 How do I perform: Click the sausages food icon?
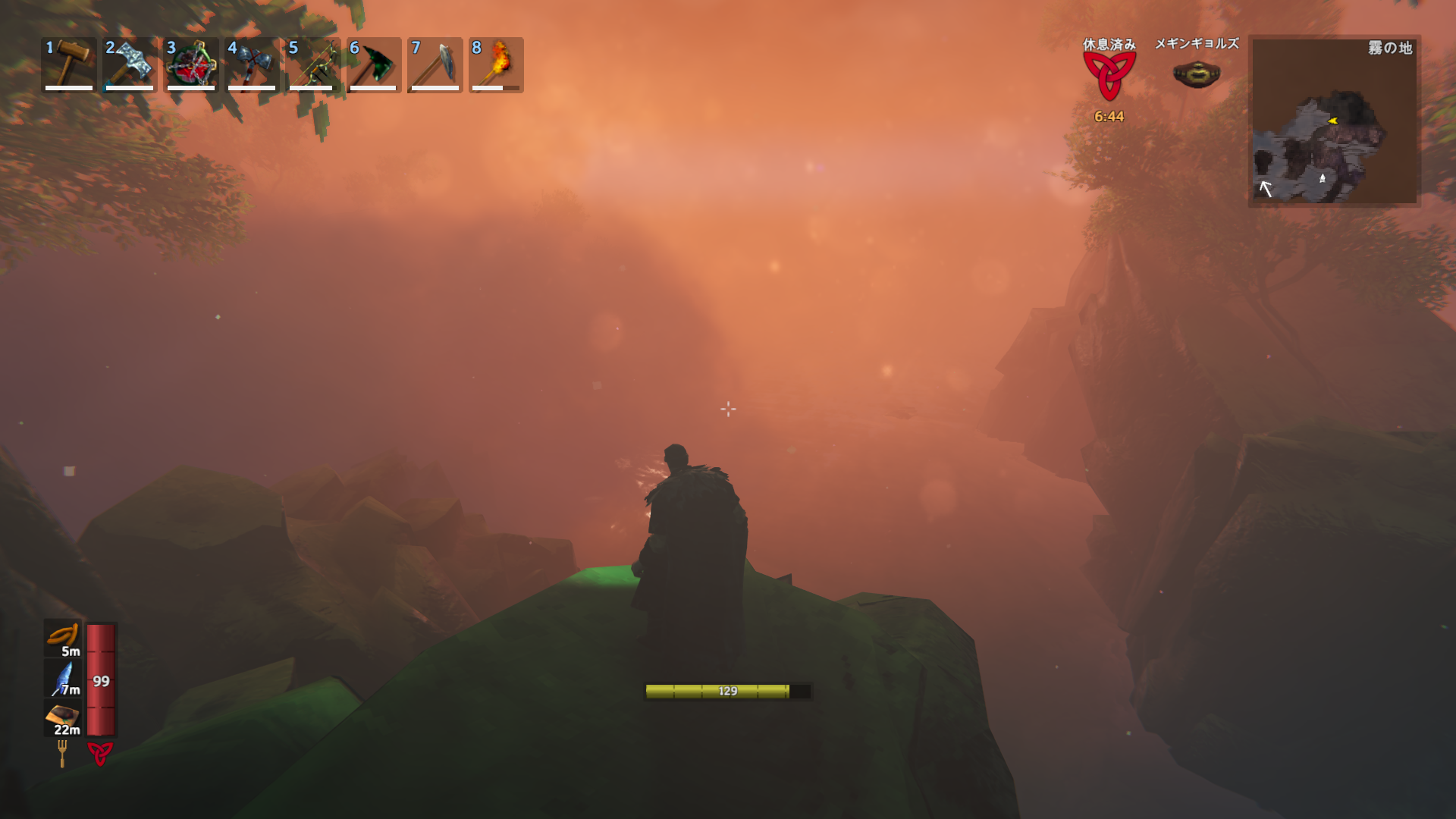63,637
